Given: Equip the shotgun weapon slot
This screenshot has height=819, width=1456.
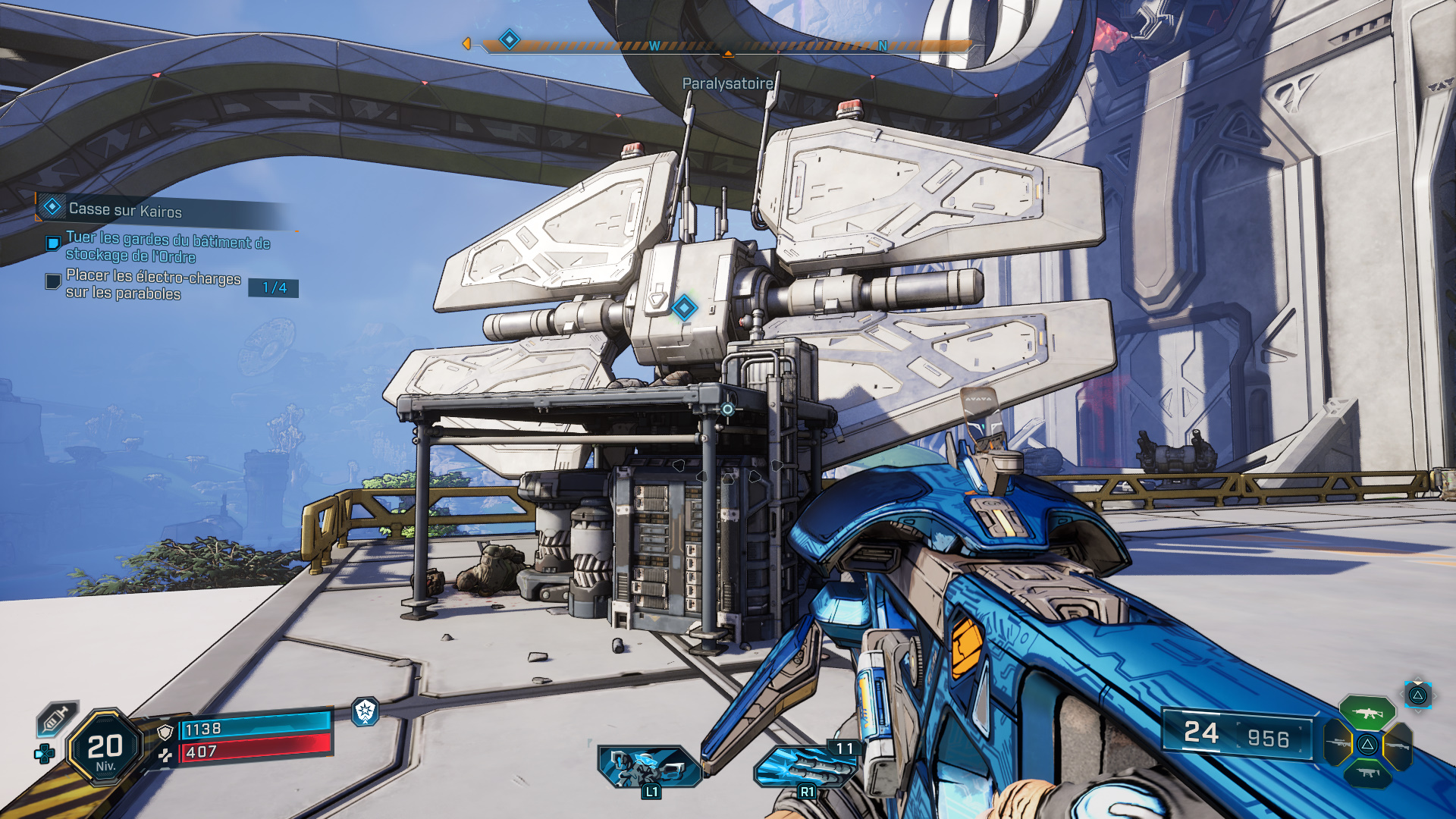Looking at the screenshot, I should pyautogui.click(x=1398, y=746).
